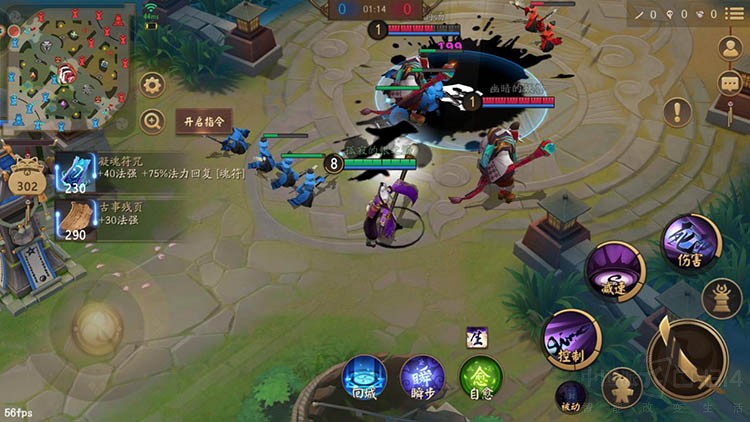The image size is (750, 422).
Task: Click the magnifier zoom icon
Action: 152,121
